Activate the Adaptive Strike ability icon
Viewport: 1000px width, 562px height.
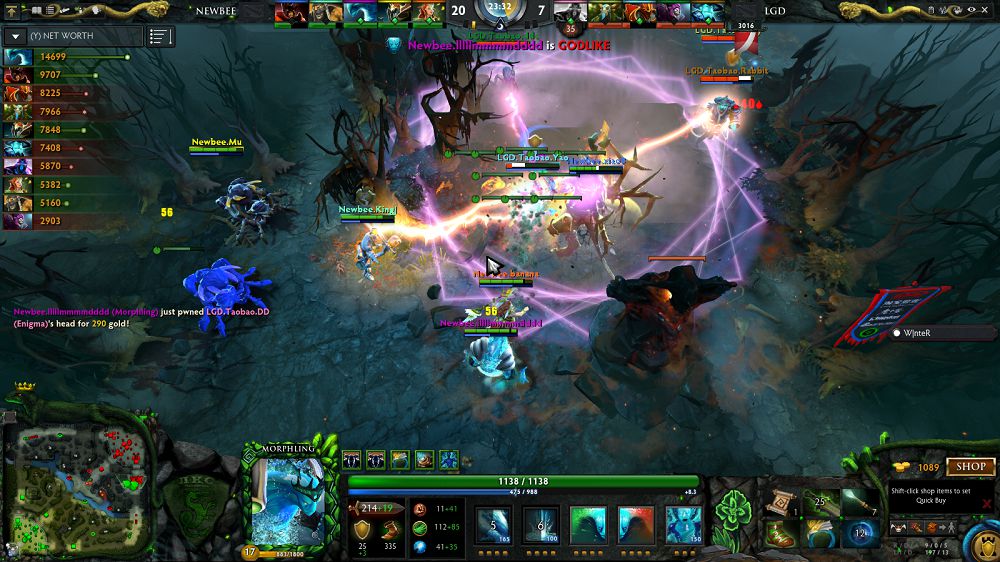541,524
